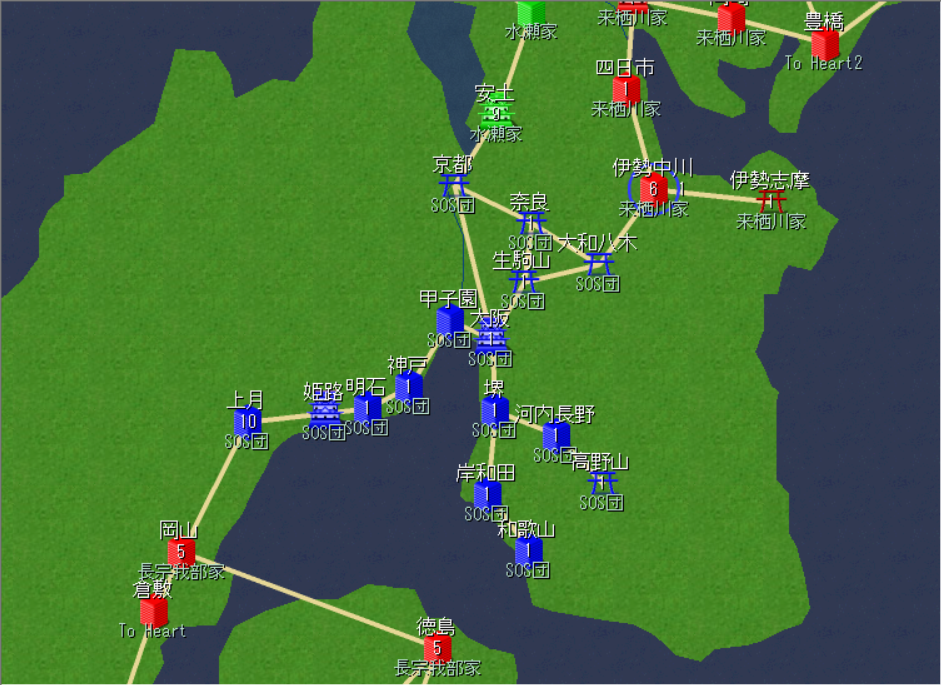Click the 河内長野 city block
941x685 pixels.
(x=556, y=435)
